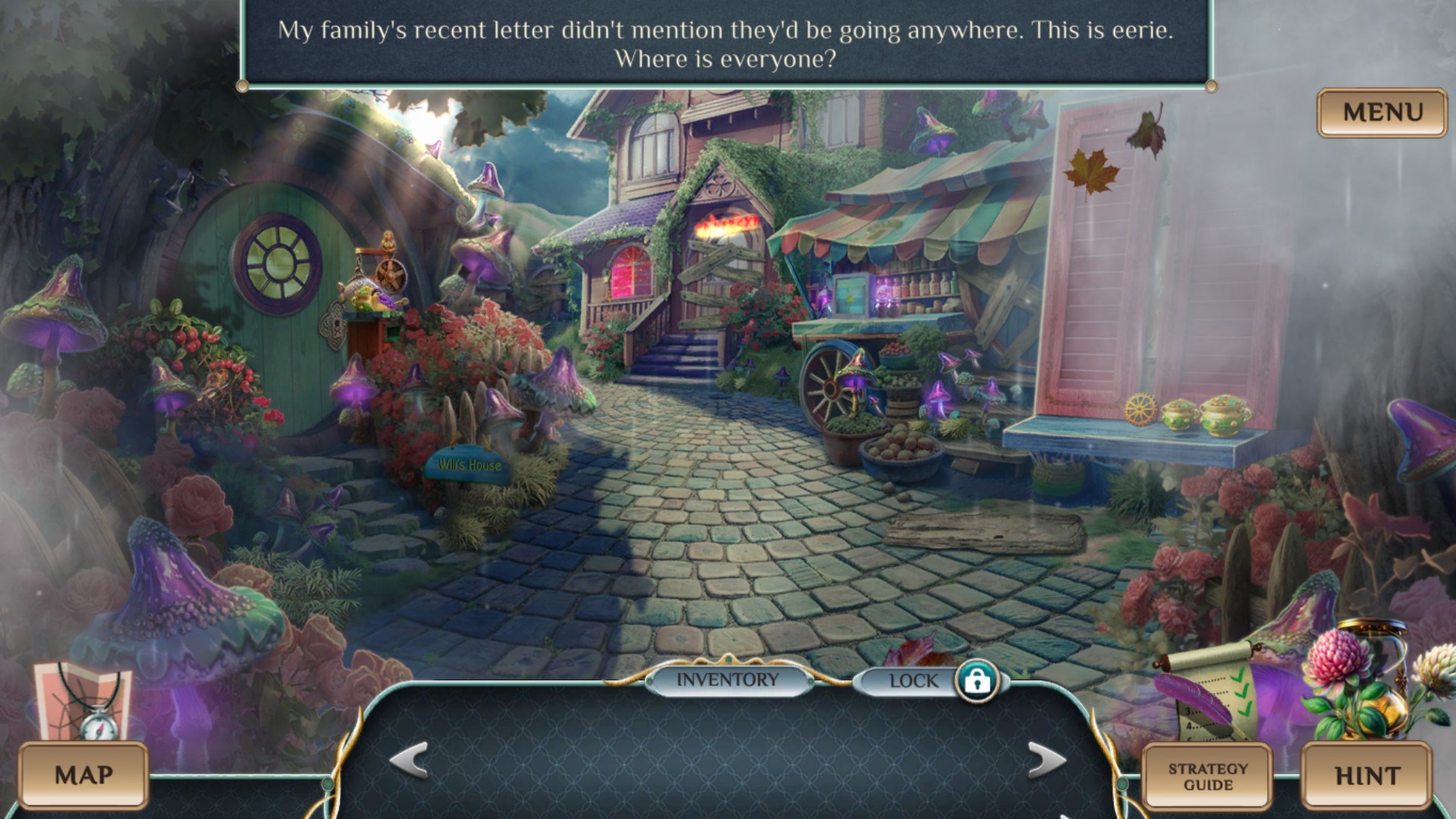Open the task list scroll with checkmarks
The height and width of the screenshot is (819, 1456).
(x=1210, y=694)
